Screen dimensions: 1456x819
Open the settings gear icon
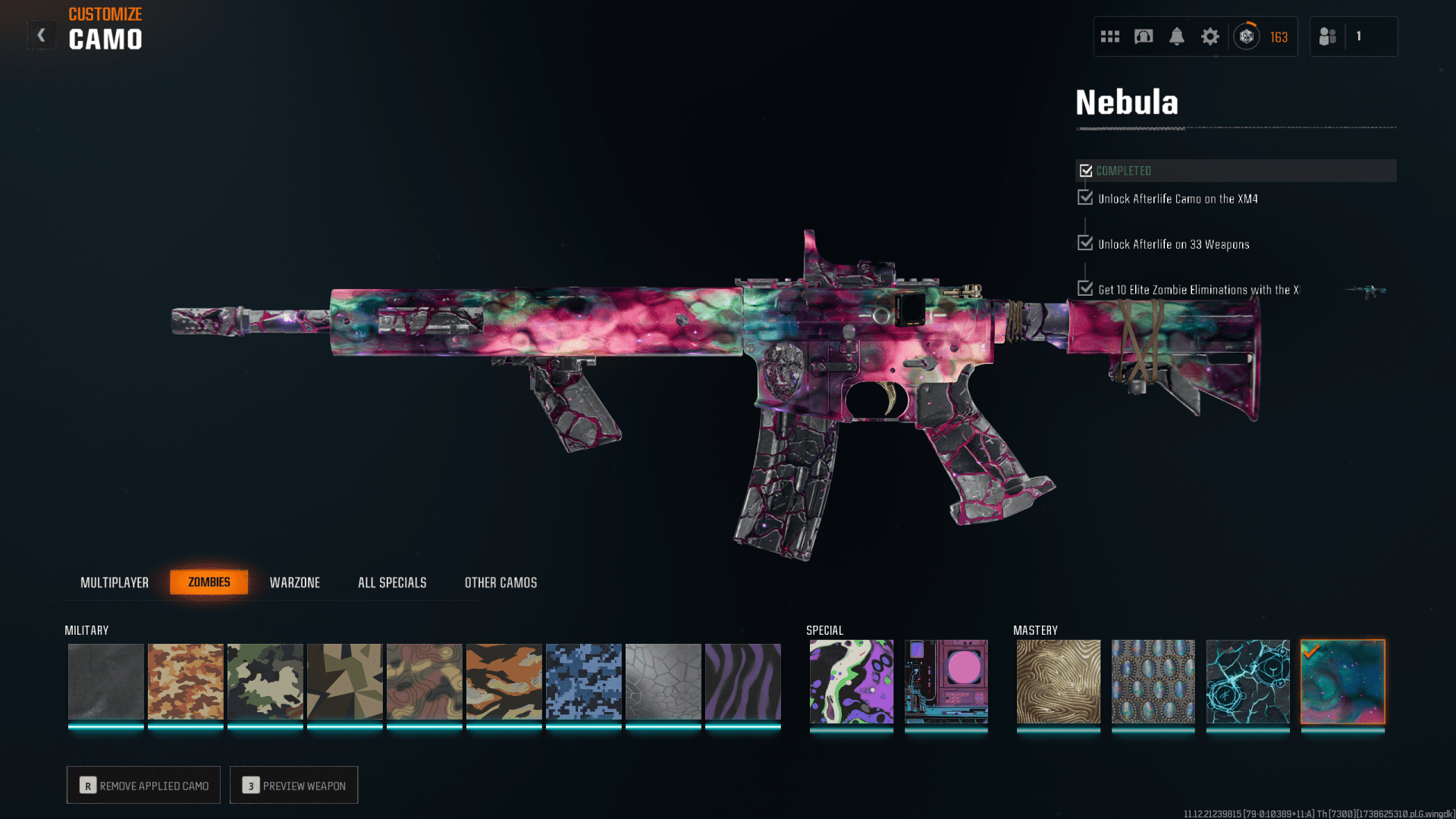[x=1210, y=36]
